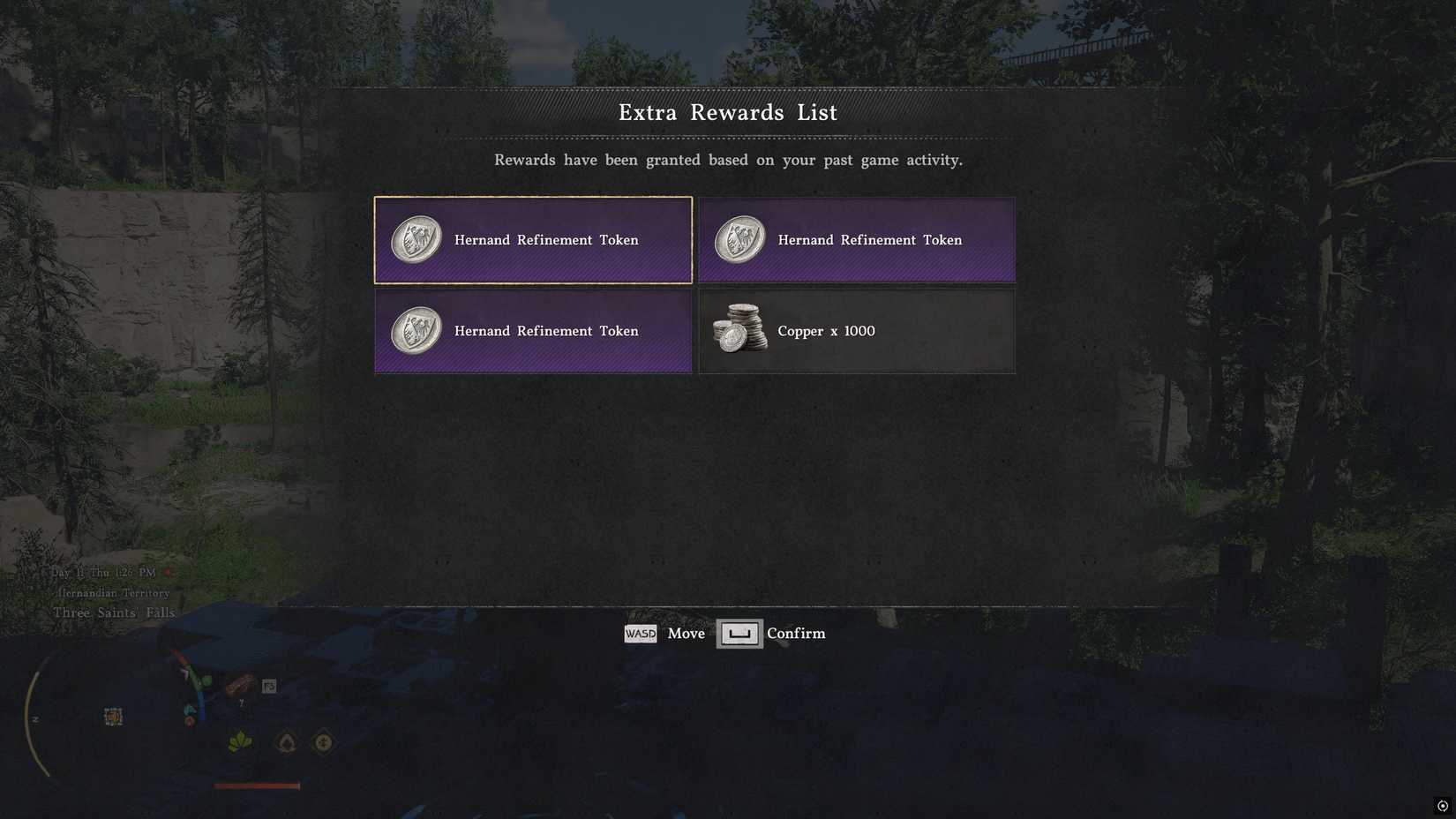Select the spade-shaped diamond icon near the health bar
Viewport: 1456px width, 819px height.
pyautogui.click(x=286, y=743)
